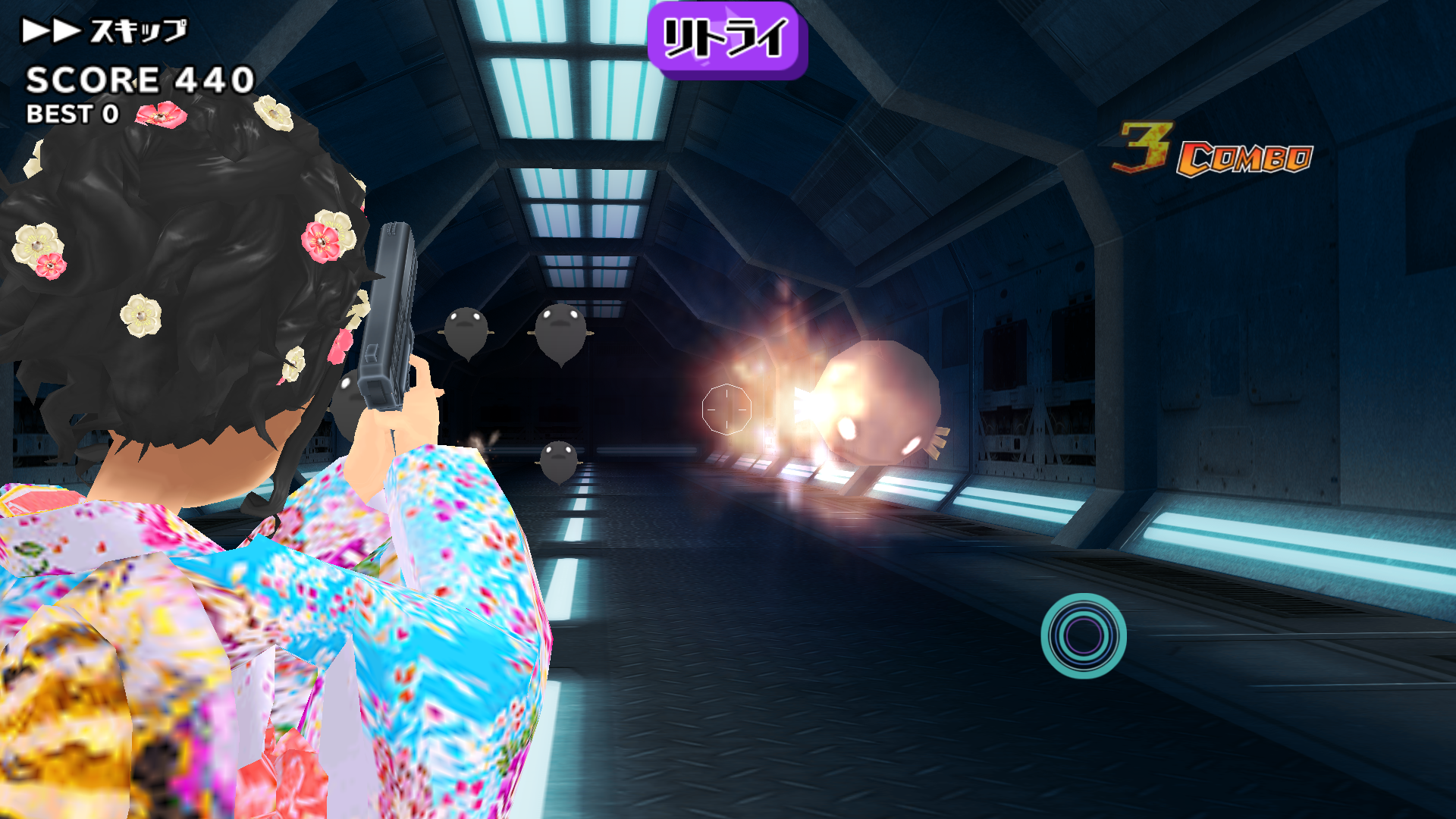This screenshot has height=819, width=1456.
Task: Tap the 3 COMBO indicator graphic
Action: click(x=1213, y=148)
